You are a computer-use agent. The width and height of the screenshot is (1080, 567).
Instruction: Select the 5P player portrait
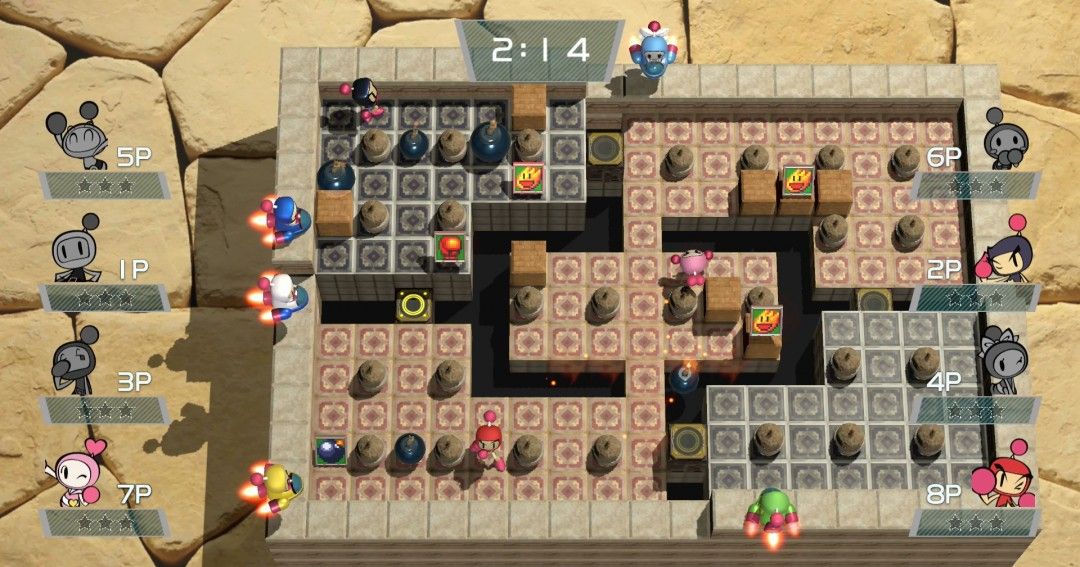pos(76,137)
